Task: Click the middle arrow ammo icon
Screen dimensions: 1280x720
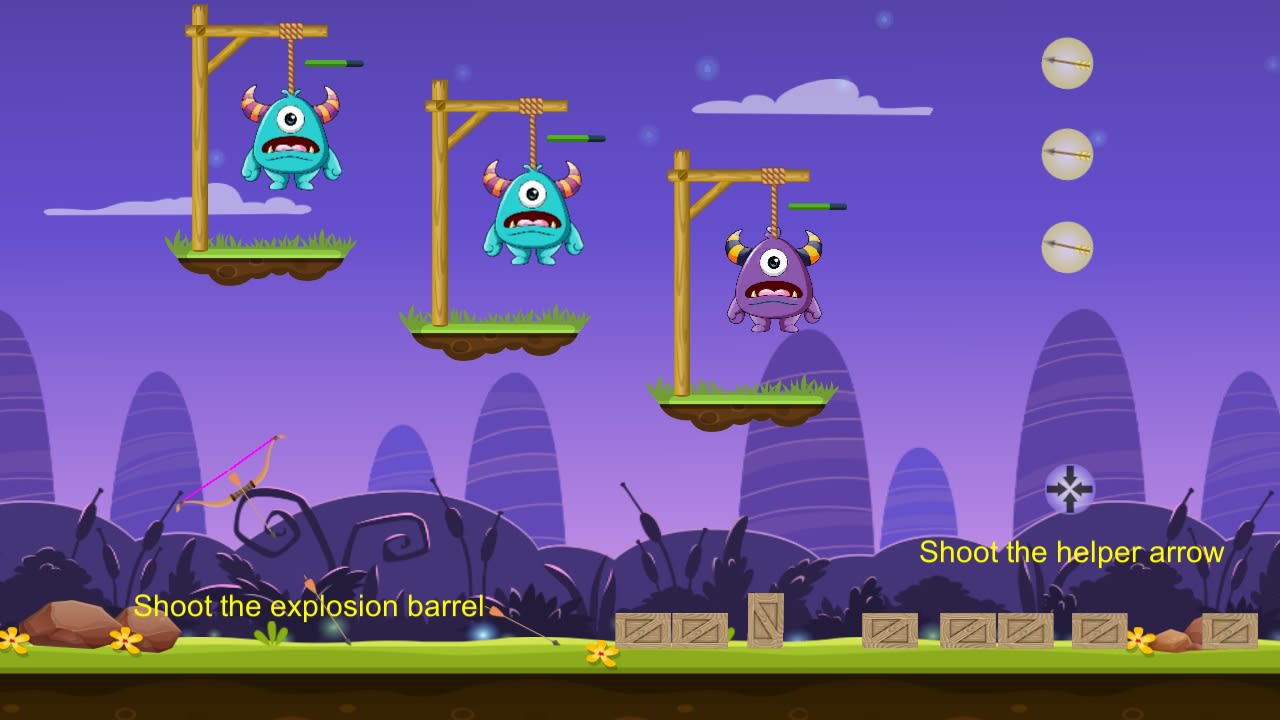Action: 1067,152
